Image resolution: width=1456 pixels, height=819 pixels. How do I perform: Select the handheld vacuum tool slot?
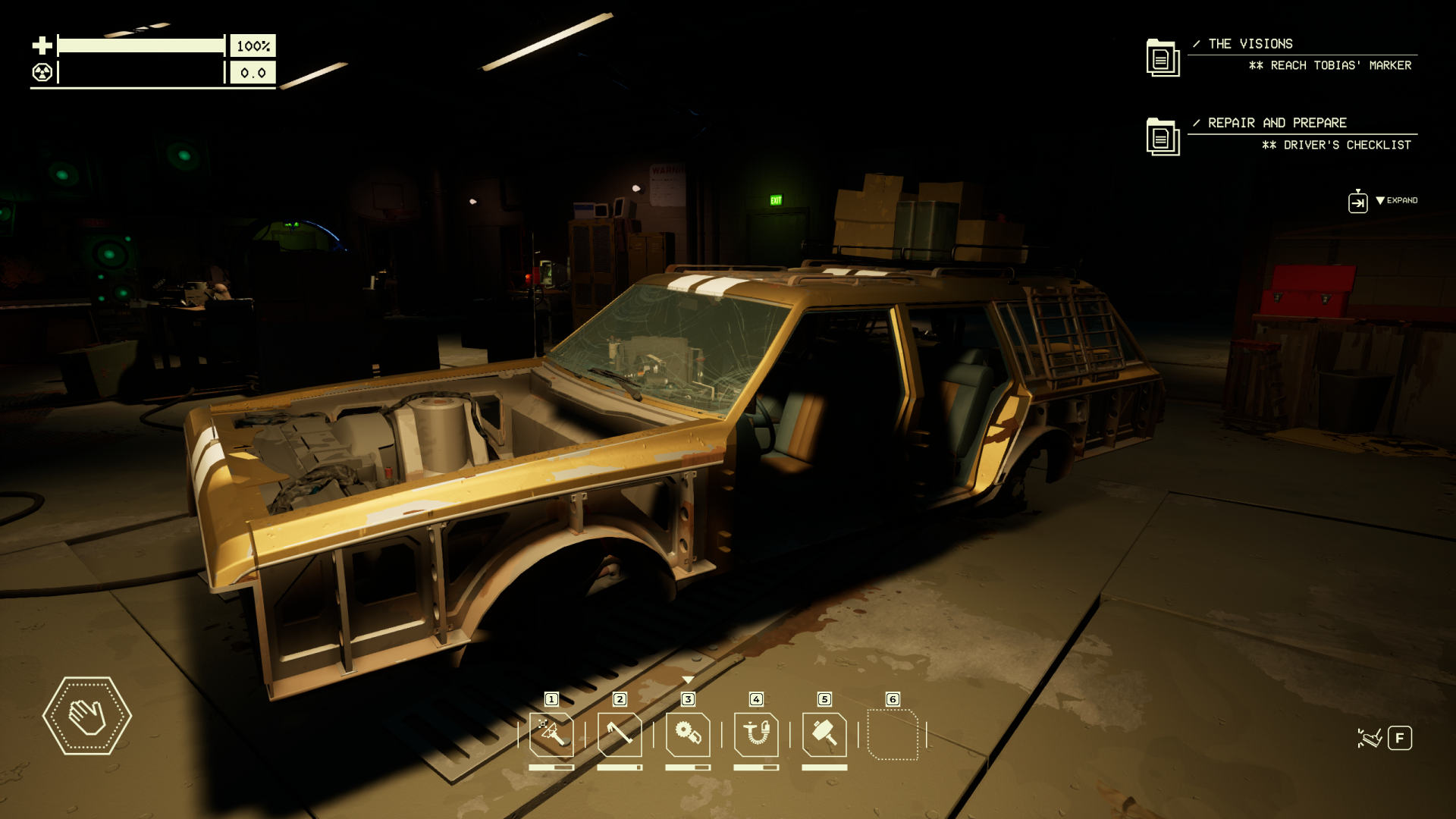click(756, 734)
